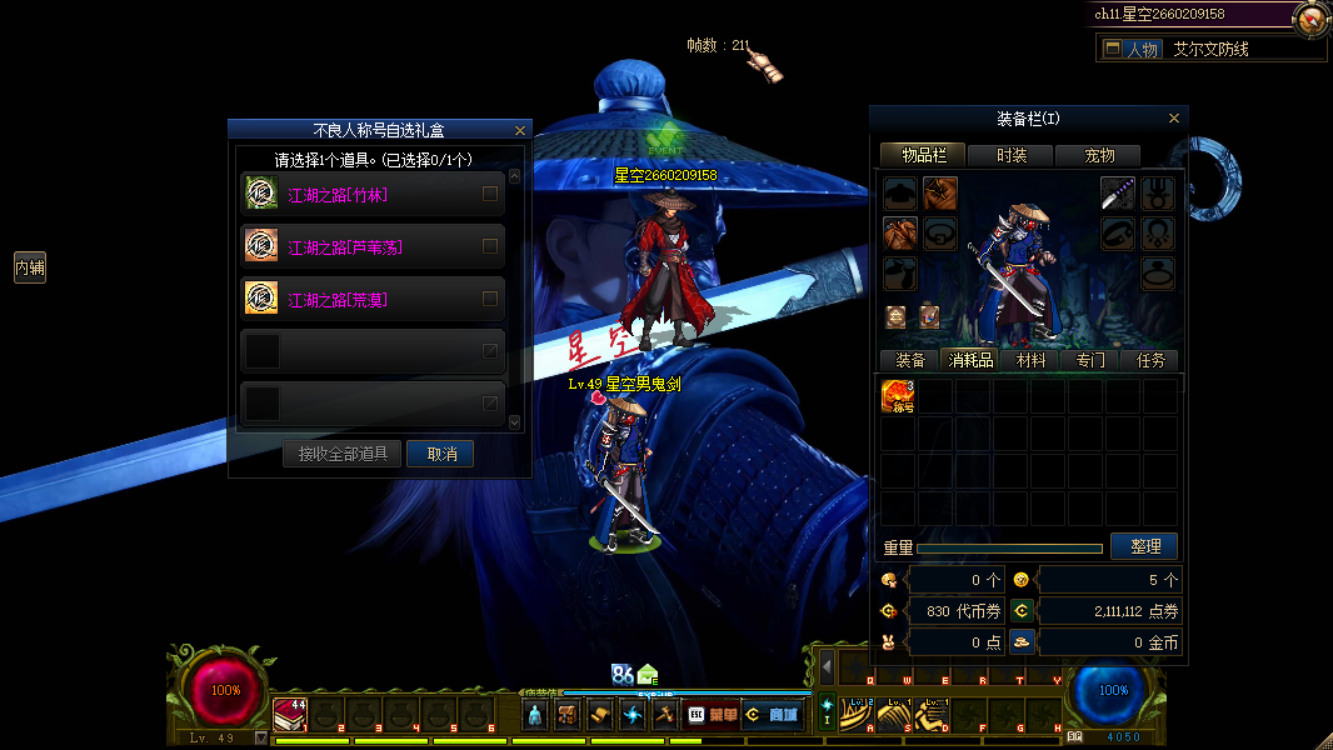1333x750 pixels.
Task: Show the 装备 inventory category
Action: 910,361
